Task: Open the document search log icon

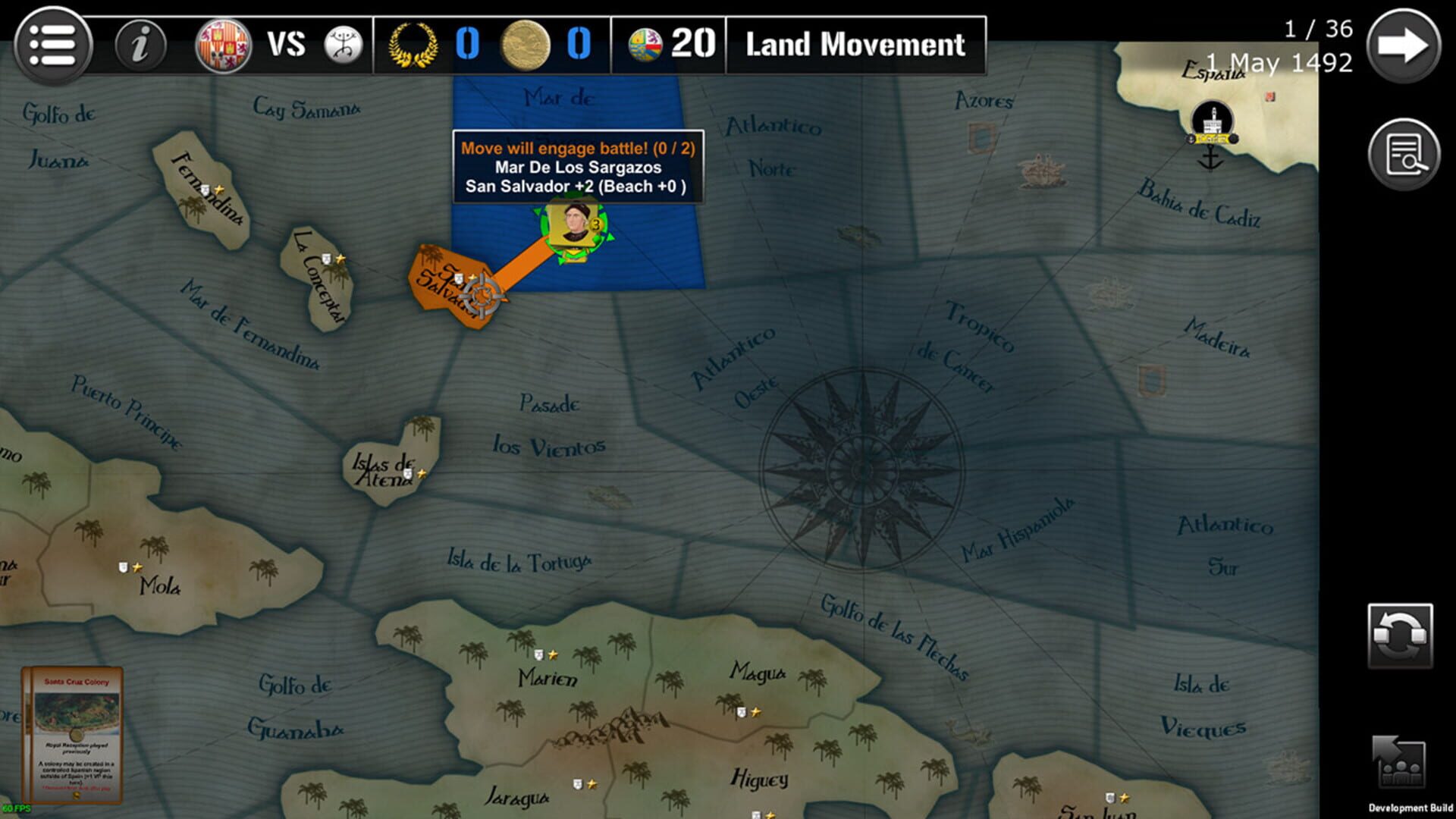Action: [1404, 154]
